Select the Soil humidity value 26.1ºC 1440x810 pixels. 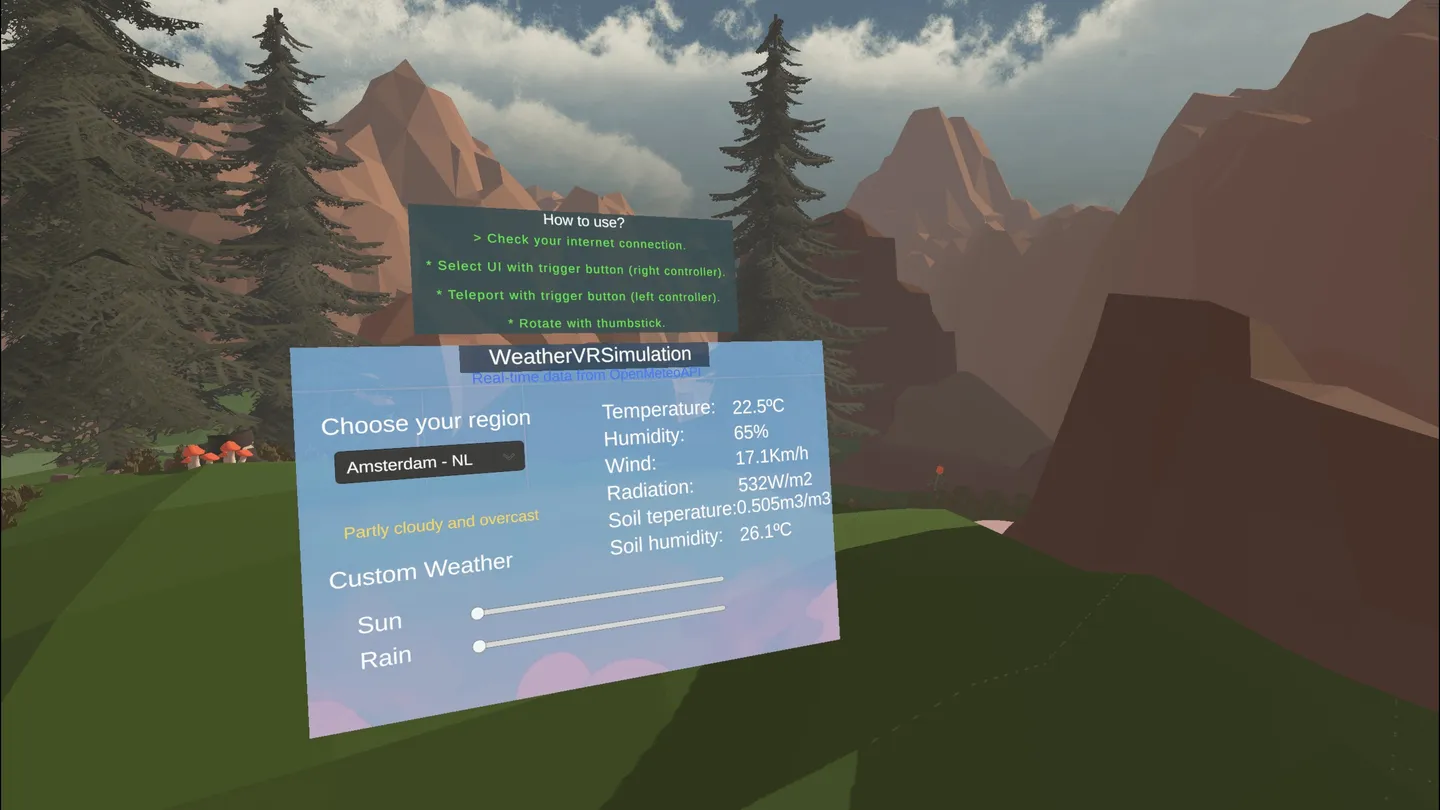click(x=766, y=532)
